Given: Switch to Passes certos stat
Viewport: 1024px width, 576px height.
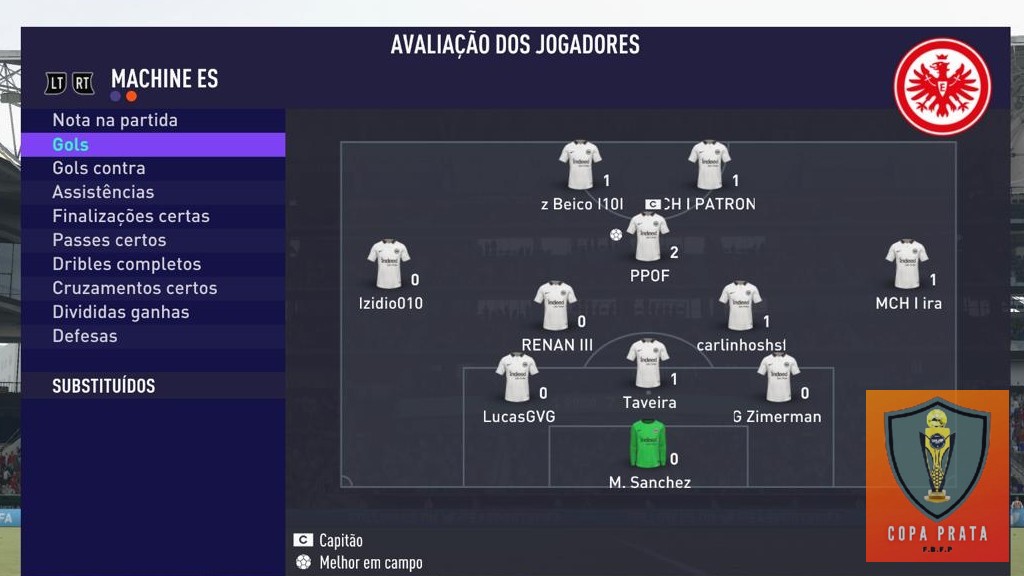Looking at the screenshot, I should (x=109, y=240).
